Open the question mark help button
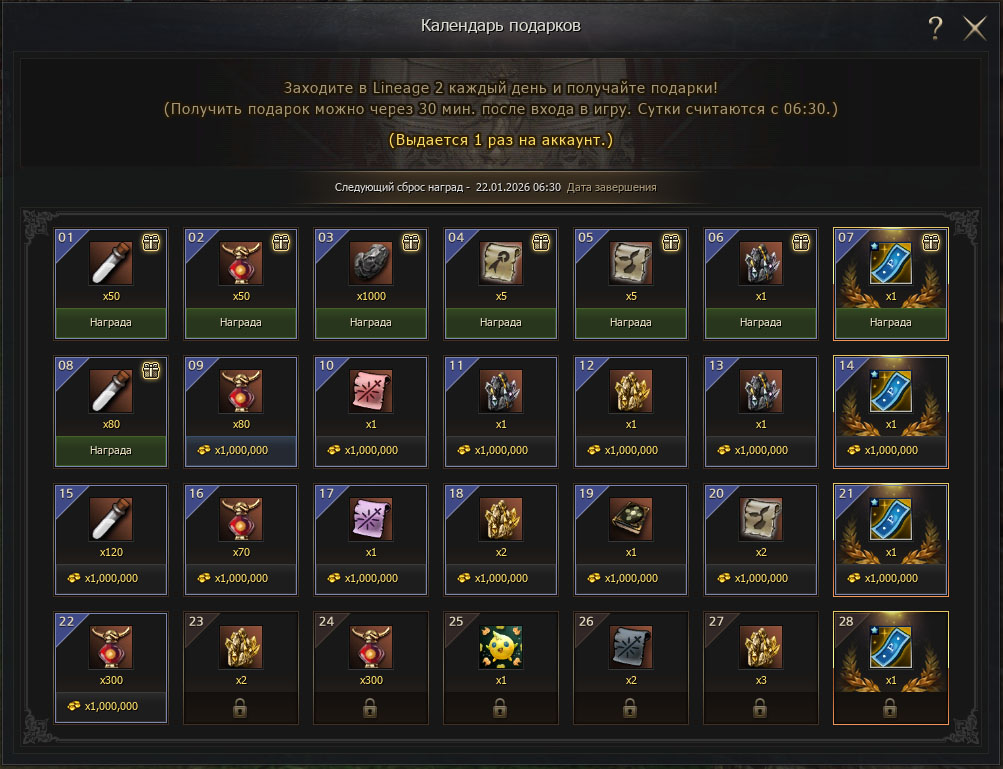Screen dimensions: 1003x769 tap(935, 28)
